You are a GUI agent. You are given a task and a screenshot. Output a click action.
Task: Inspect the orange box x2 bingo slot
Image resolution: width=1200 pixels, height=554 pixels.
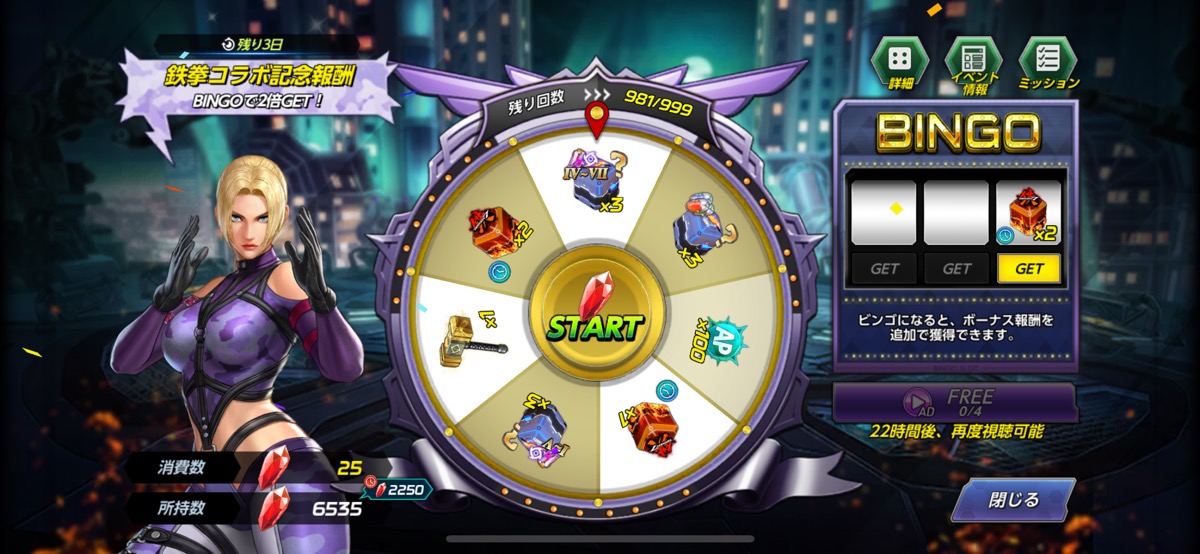[x=1028, y=212]
